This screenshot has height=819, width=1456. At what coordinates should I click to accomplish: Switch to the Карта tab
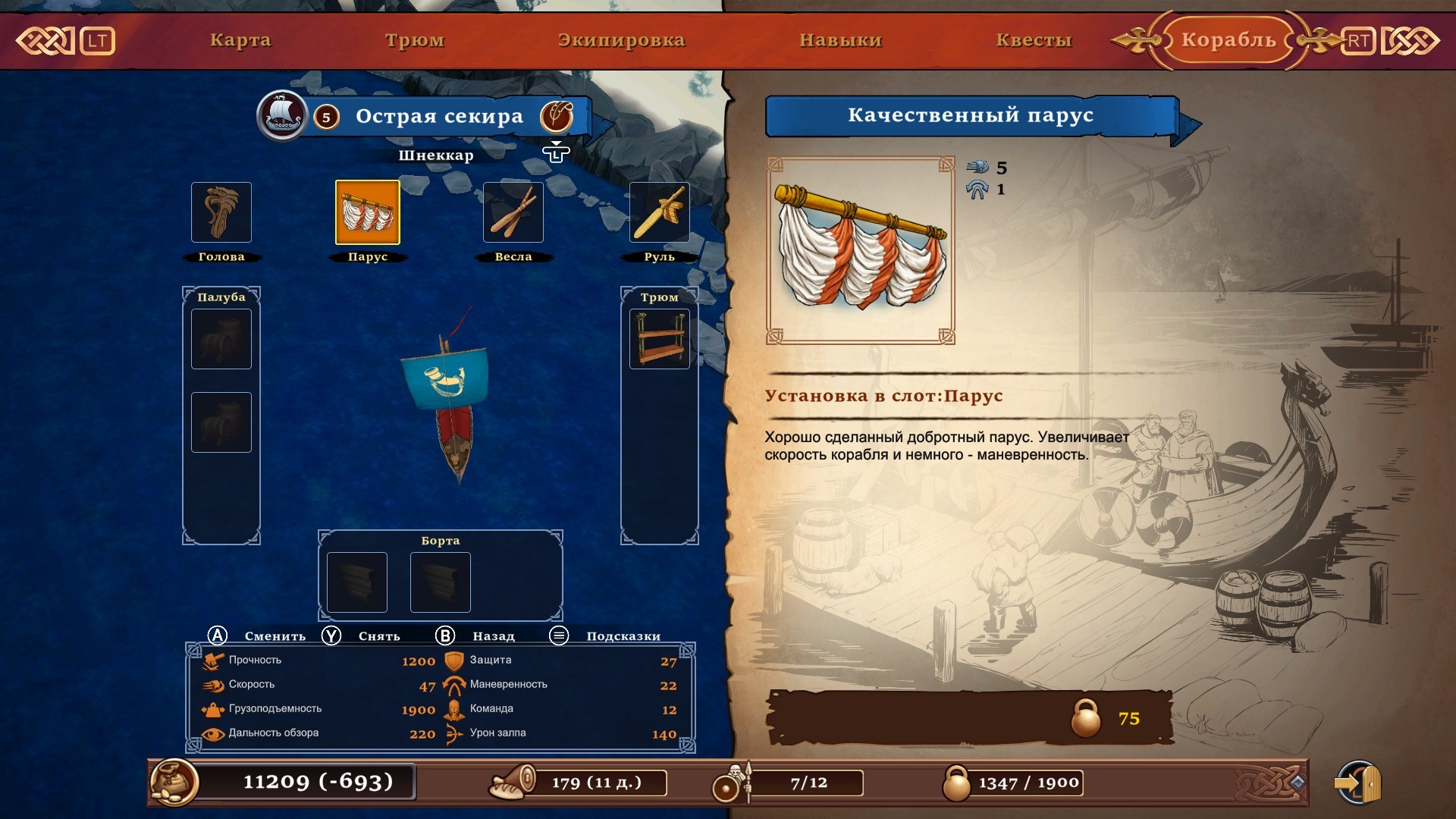point(240,40)
